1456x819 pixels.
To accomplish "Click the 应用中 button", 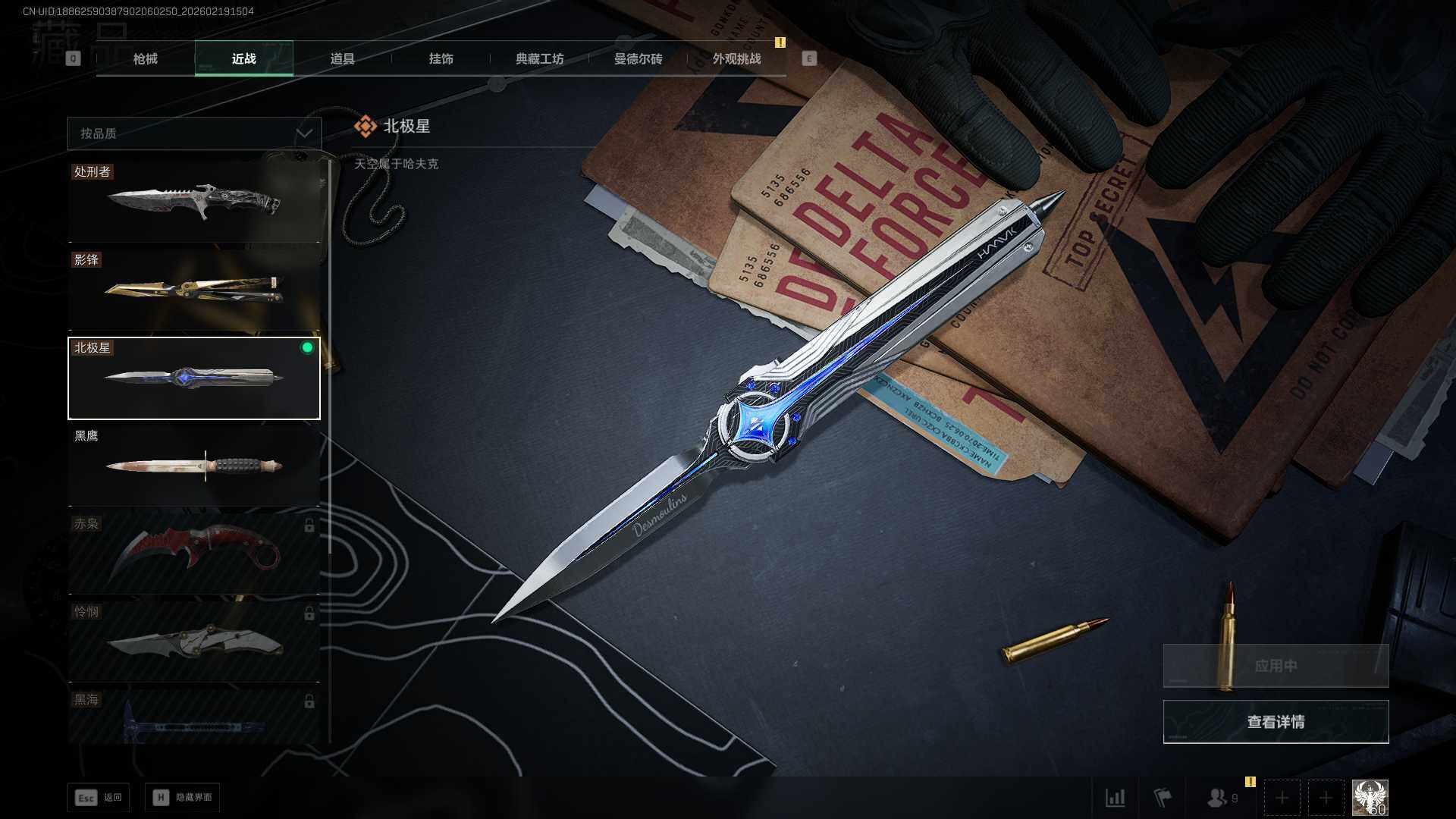I will (1276, 666).
